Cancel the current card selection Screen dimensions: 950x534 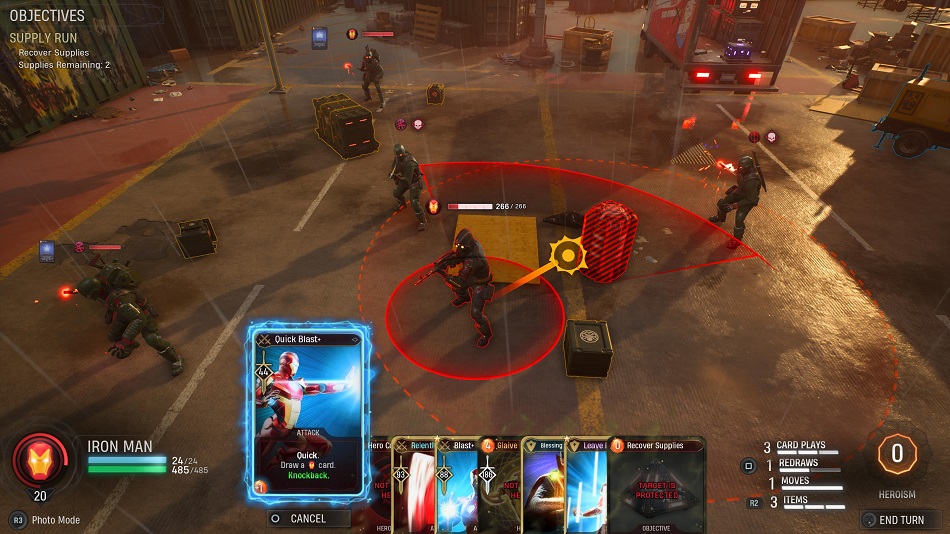pos(308,519)
